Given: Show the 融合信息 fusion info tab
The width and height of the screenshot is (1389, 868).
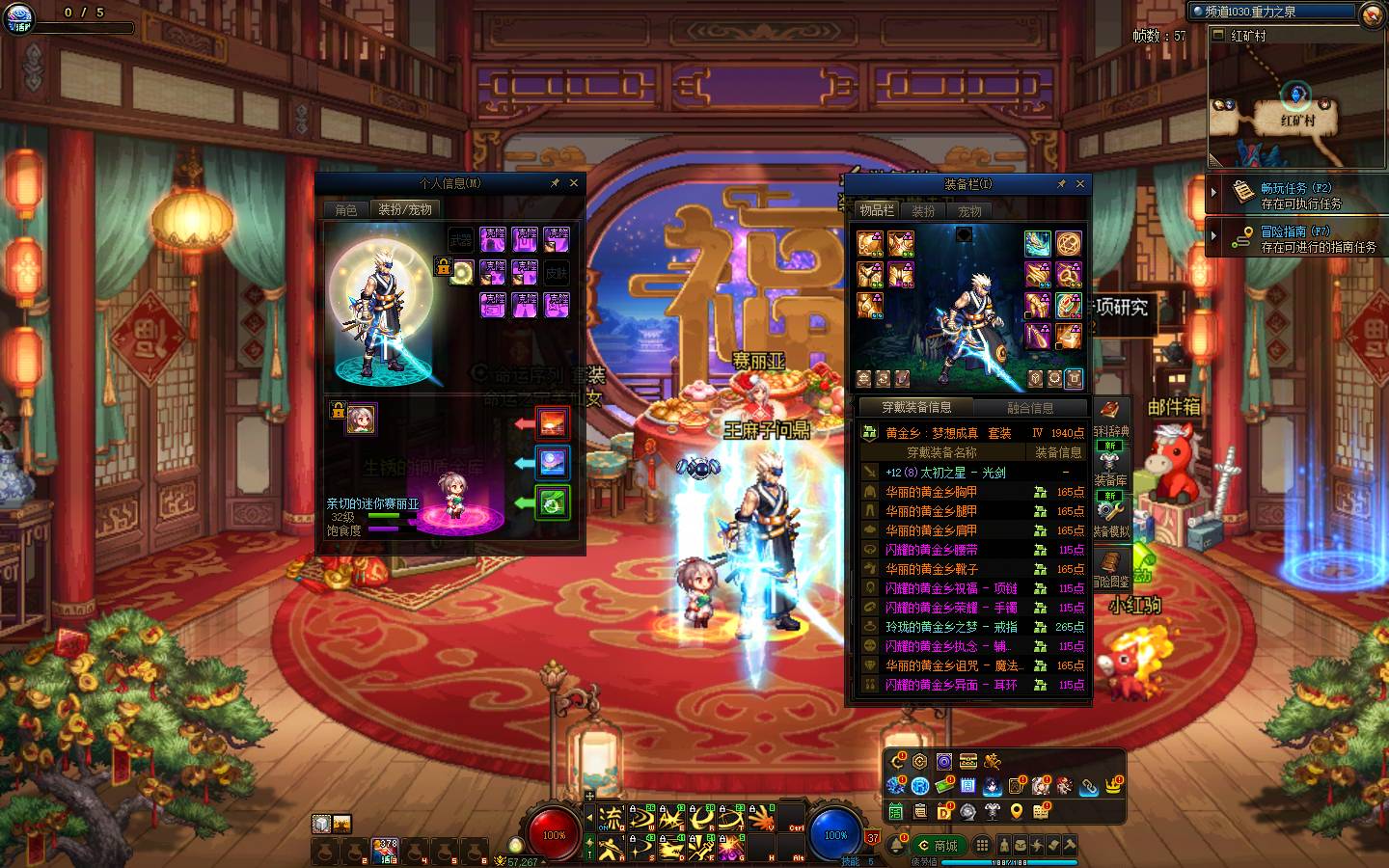Looking at the screenshot, I should 1030,408.
